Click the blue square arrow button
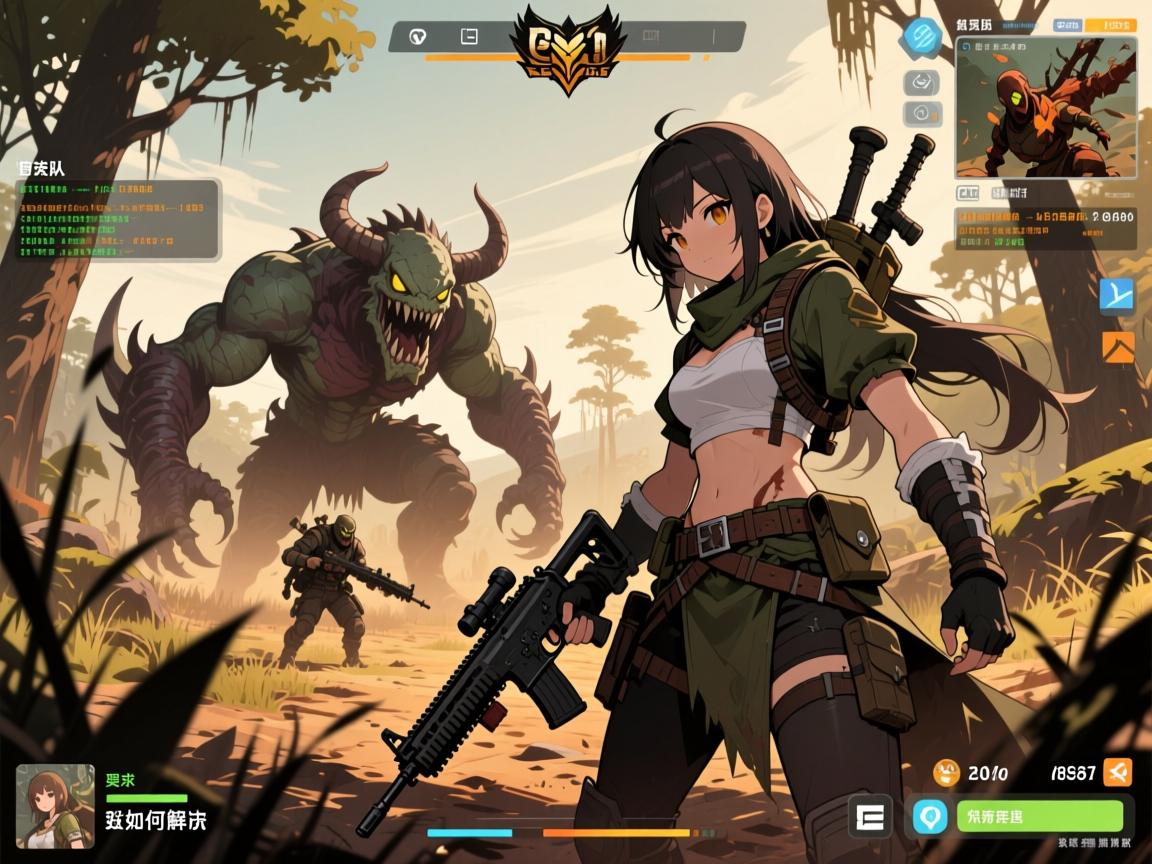The image size is (1152, 864). (1117, 295)
